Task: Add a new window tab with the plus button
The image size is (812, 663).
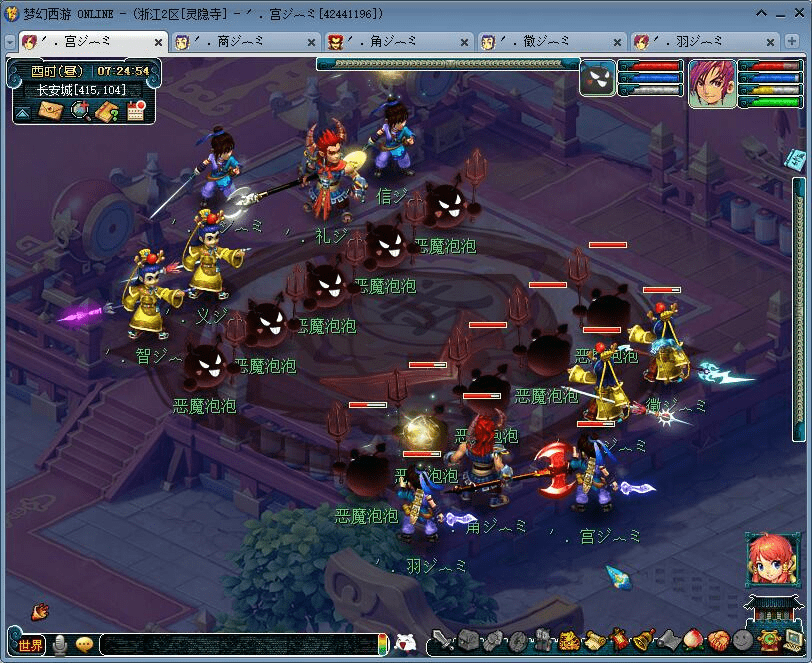Action: (793, 42)
